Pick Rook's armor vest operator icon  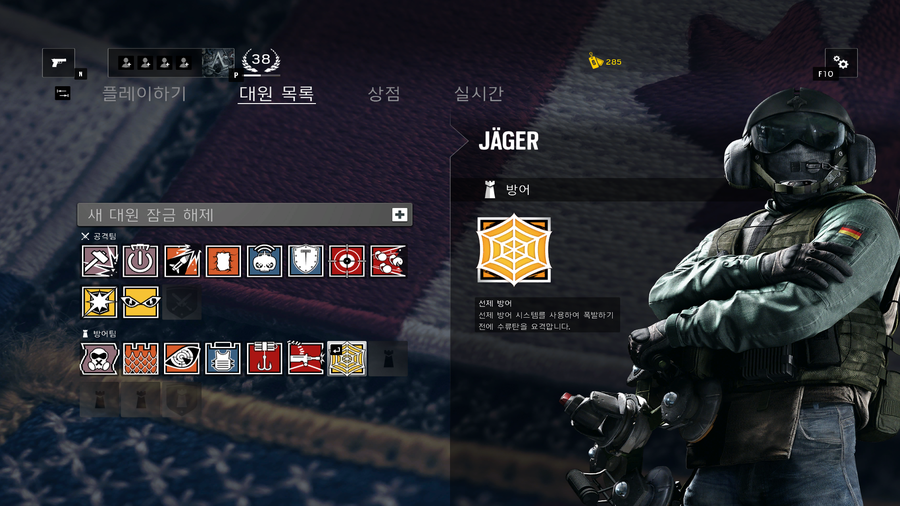click(x=223, y=358)
